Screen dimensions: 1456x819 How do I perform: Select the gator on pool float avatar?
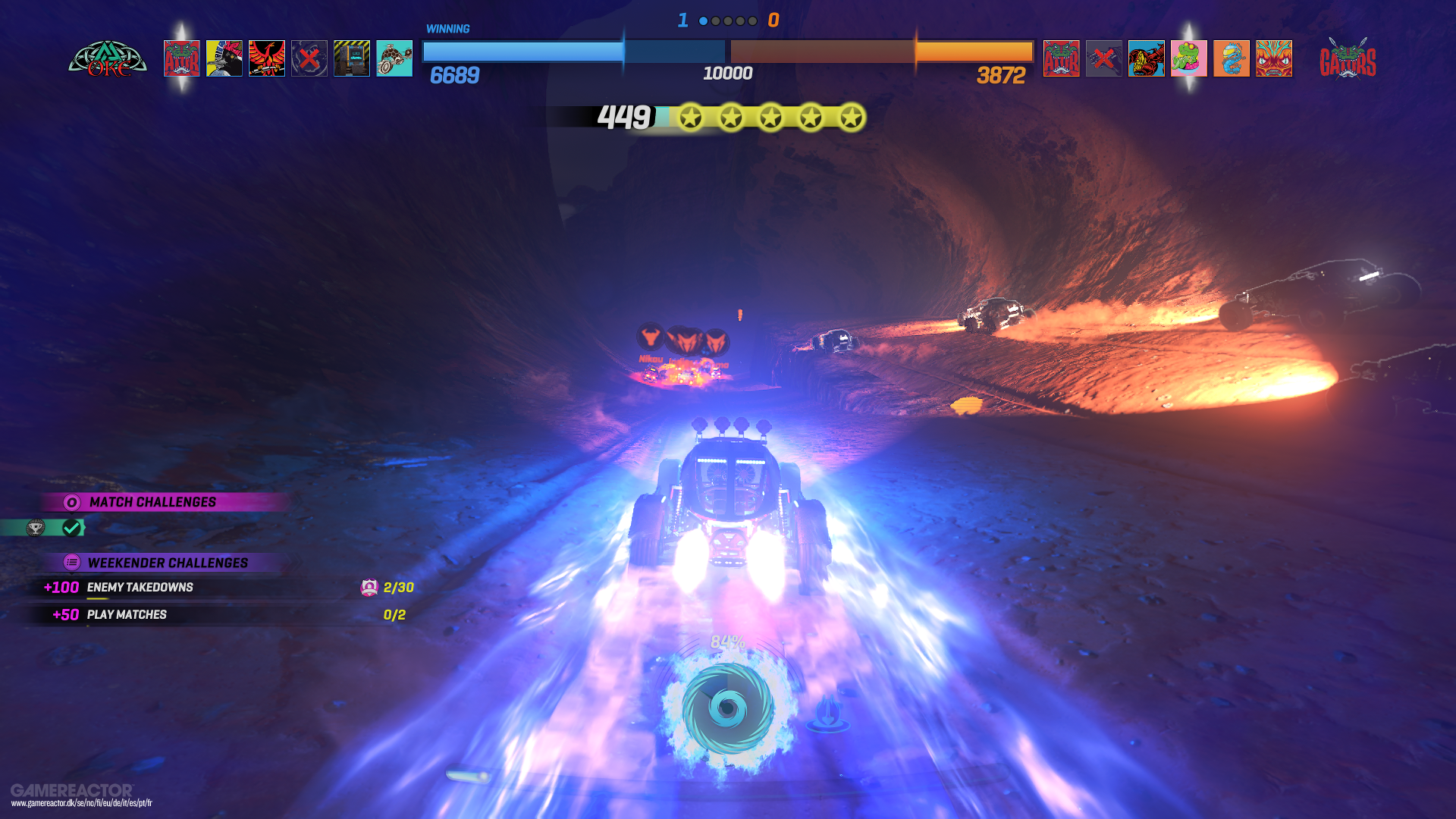[x=1188, y=58]
